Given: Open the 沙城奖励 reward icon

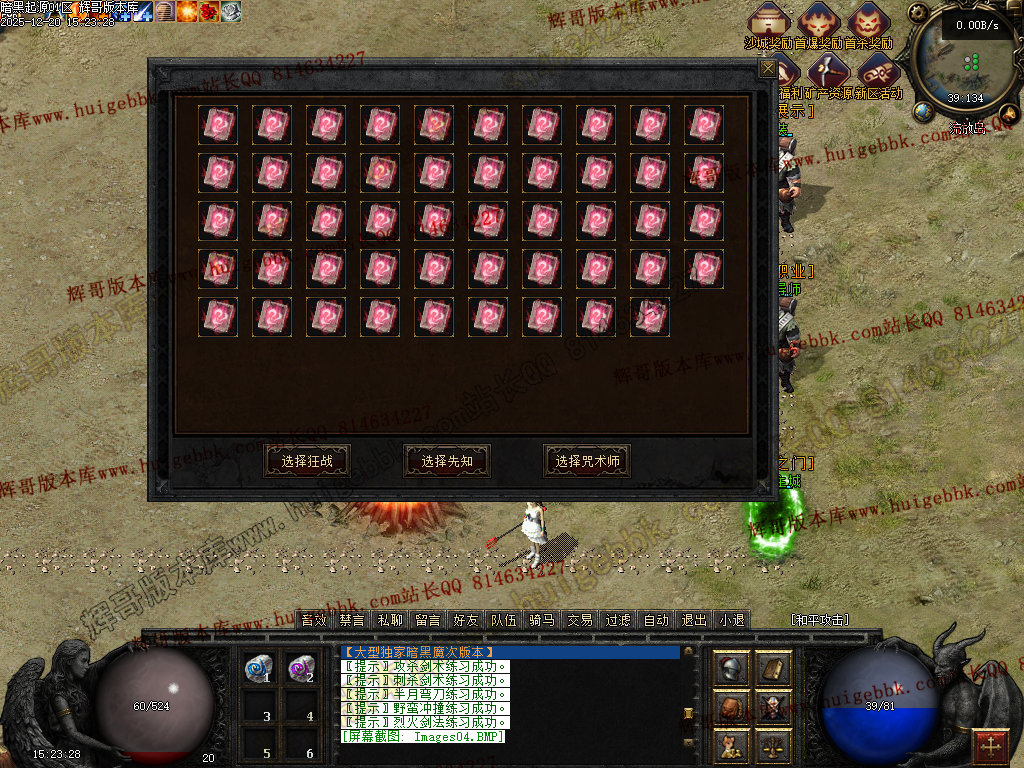Looking at the screenshot, I should click(768, 22).
